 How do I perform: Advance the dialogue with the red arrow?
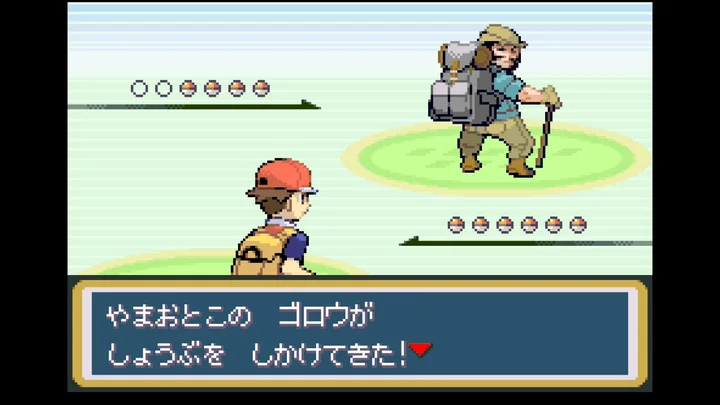point(420,349)
